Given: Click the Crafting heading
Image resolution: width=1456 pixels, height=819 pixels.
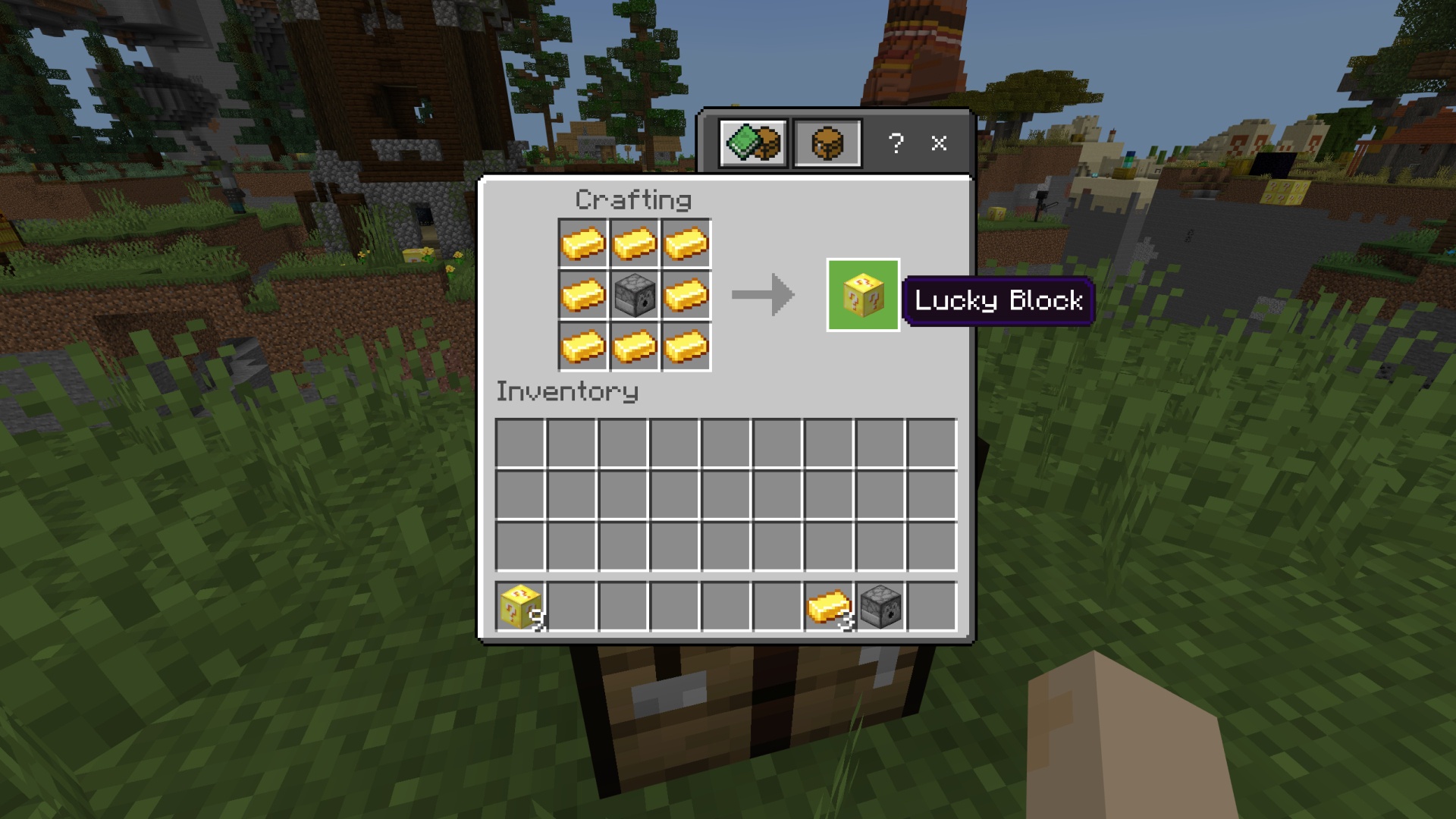Looking at the screenshot, I should click(633, 199).
